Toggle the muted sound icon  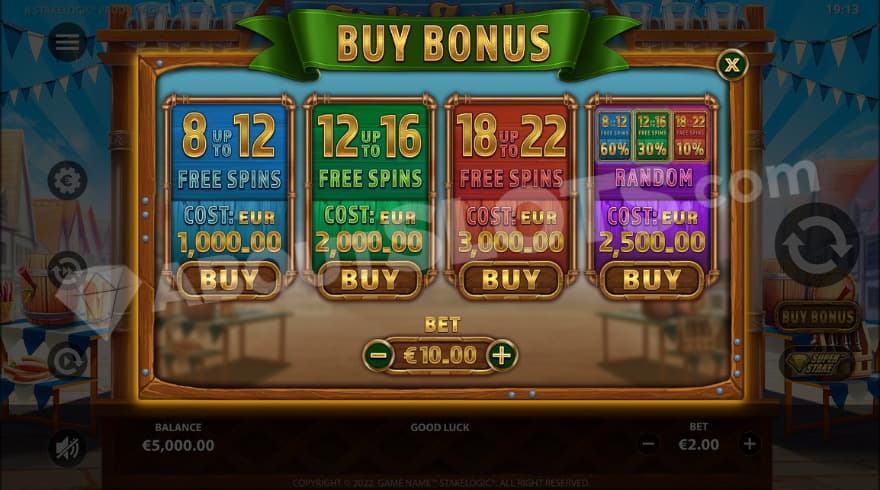pyautogui.click(x=67, y=449)
